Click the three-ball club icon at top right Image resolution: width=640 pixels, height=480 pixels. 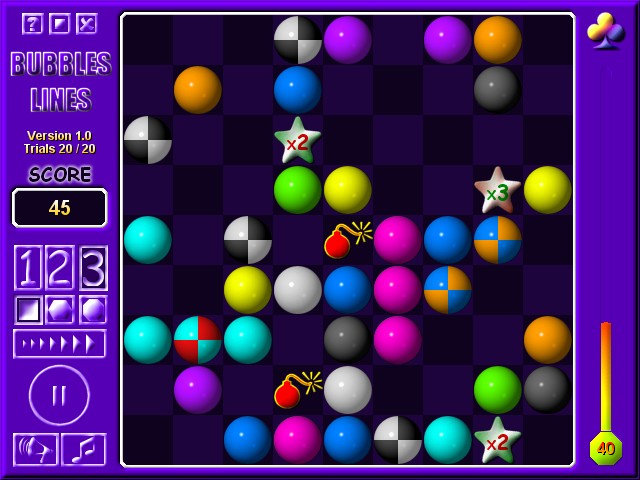(606, 31)
